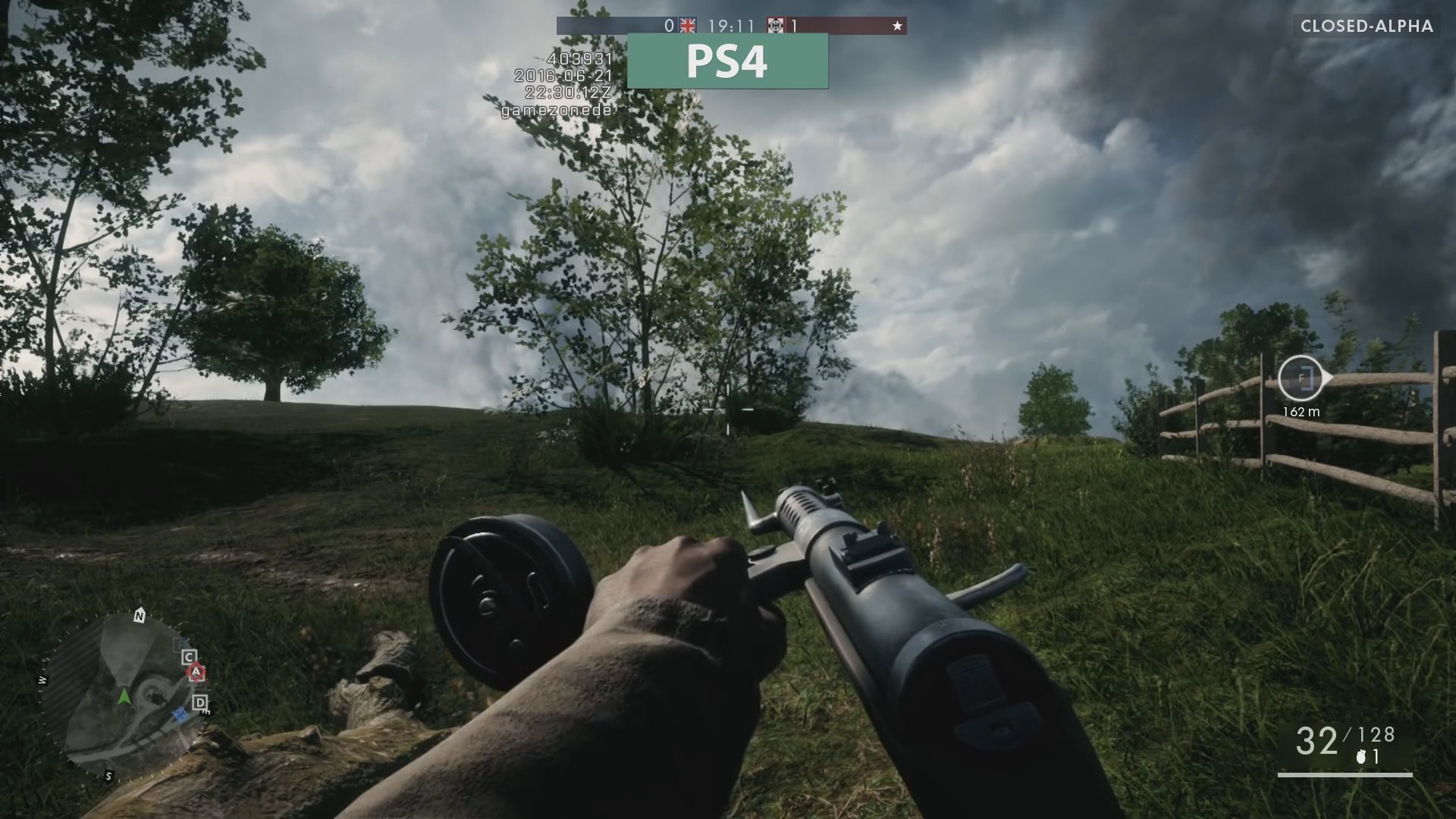Click the objective C marker on the minimap
This screenshot has height=819, width=1456.
190,655
